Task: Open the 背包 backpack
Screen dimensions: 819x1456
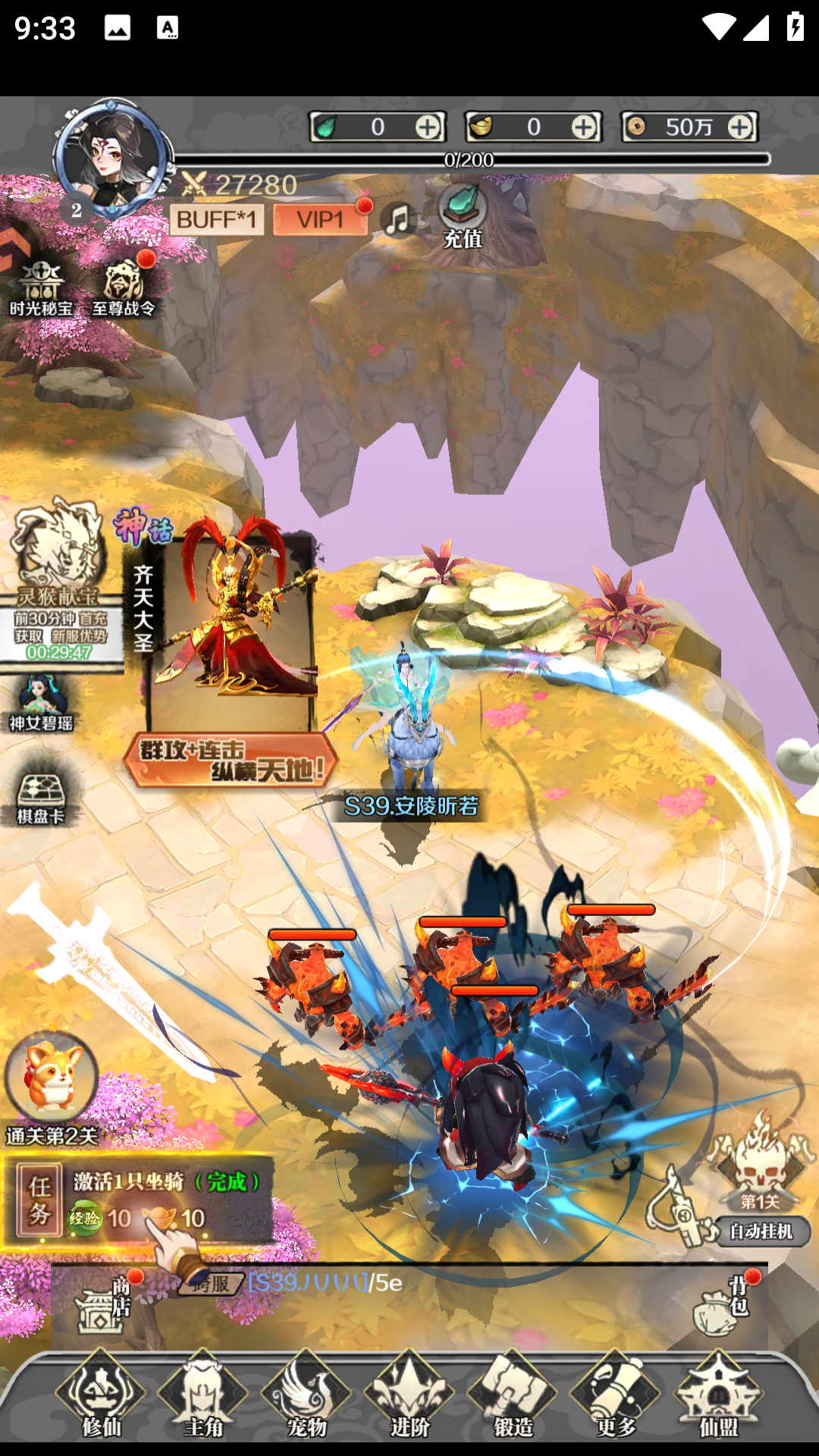Action: tap(720, 1306)
